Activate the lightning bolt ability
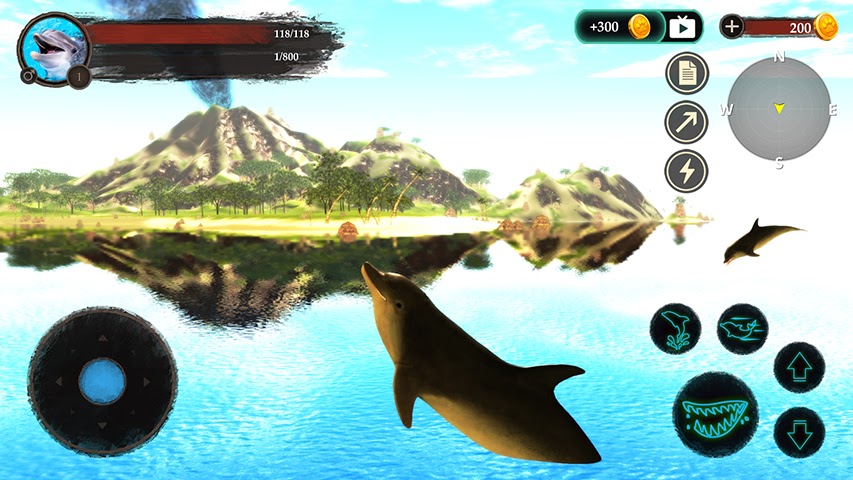This screenshot has height=480, width=853. click(687, 171)
